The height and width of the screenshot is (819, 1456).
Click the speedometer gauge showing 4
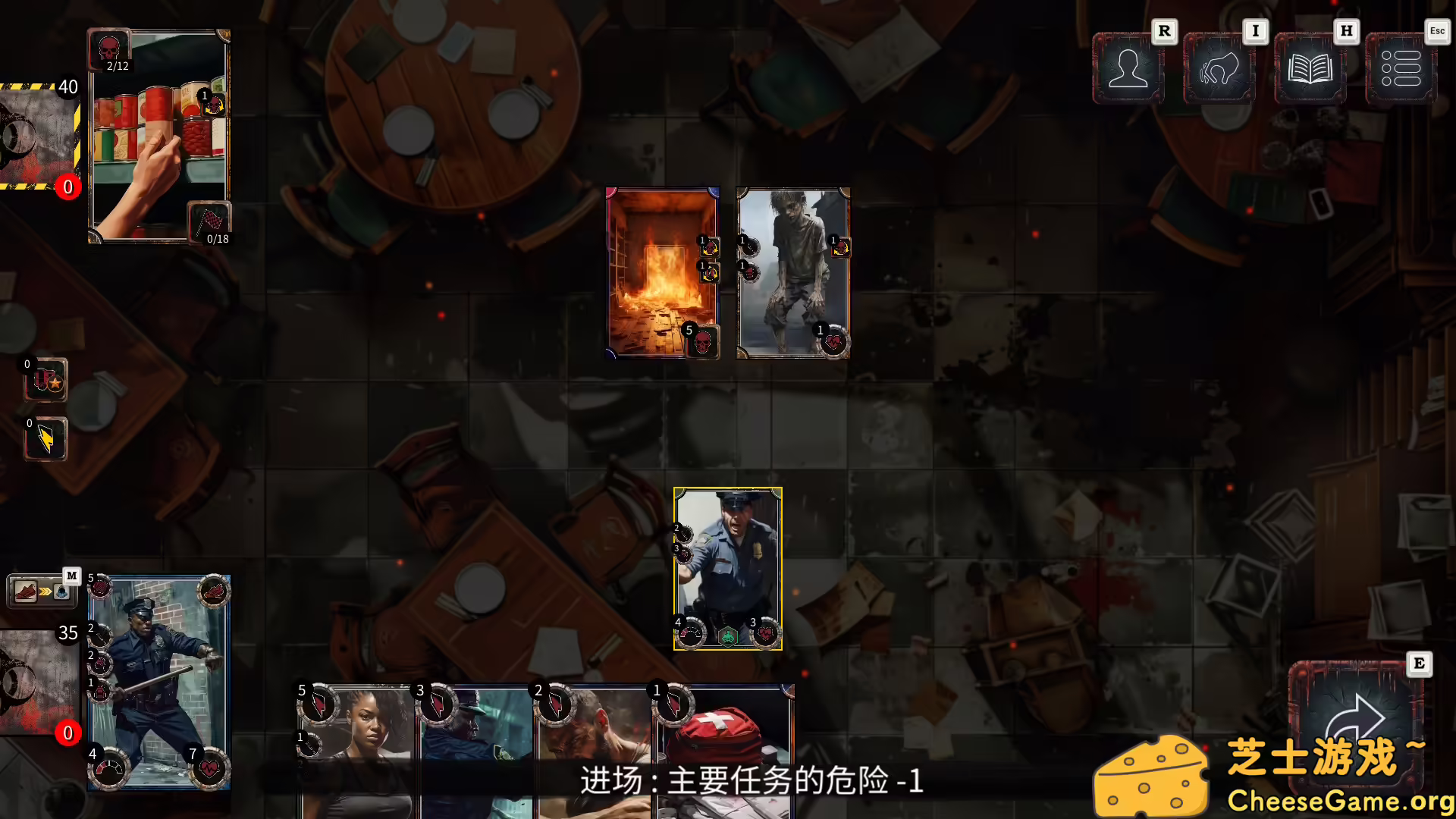click(690, 634)
